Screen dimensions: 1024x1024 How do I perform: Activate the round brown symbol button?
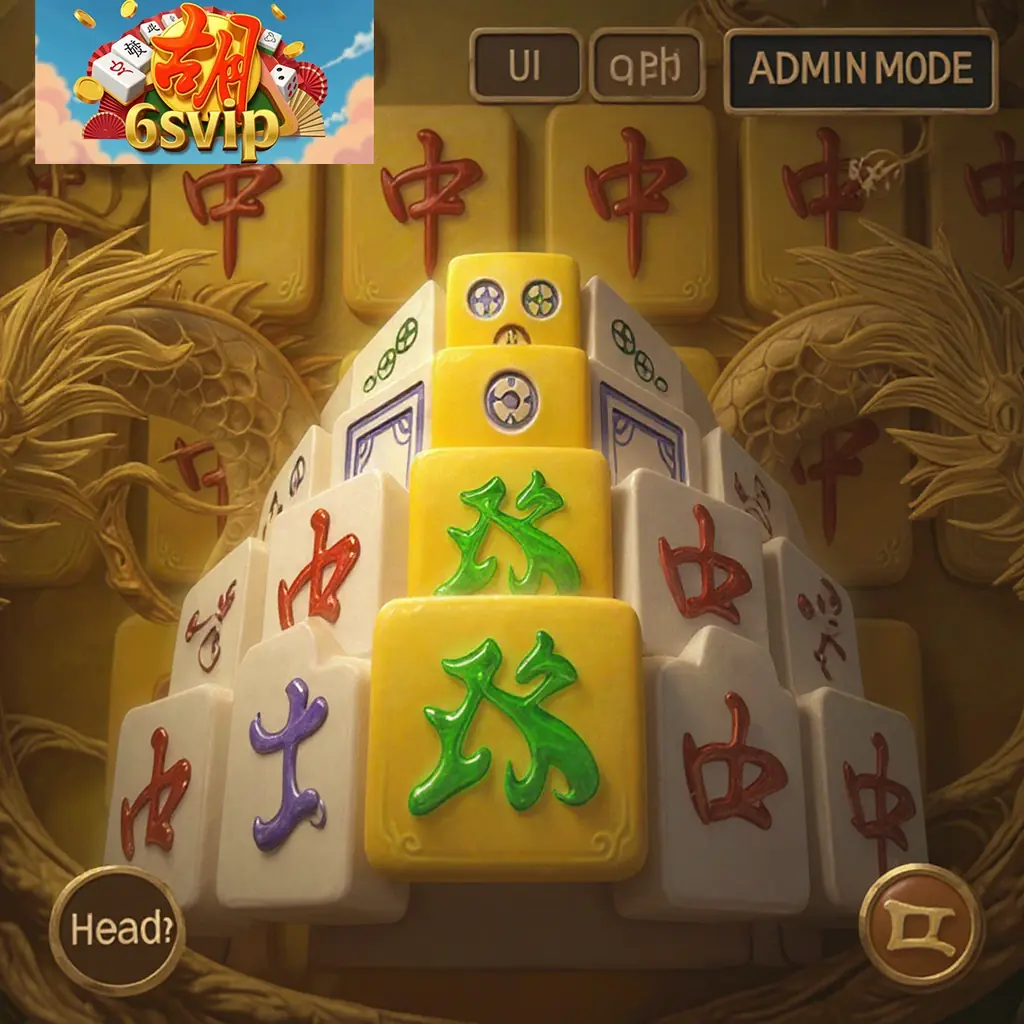921,926
